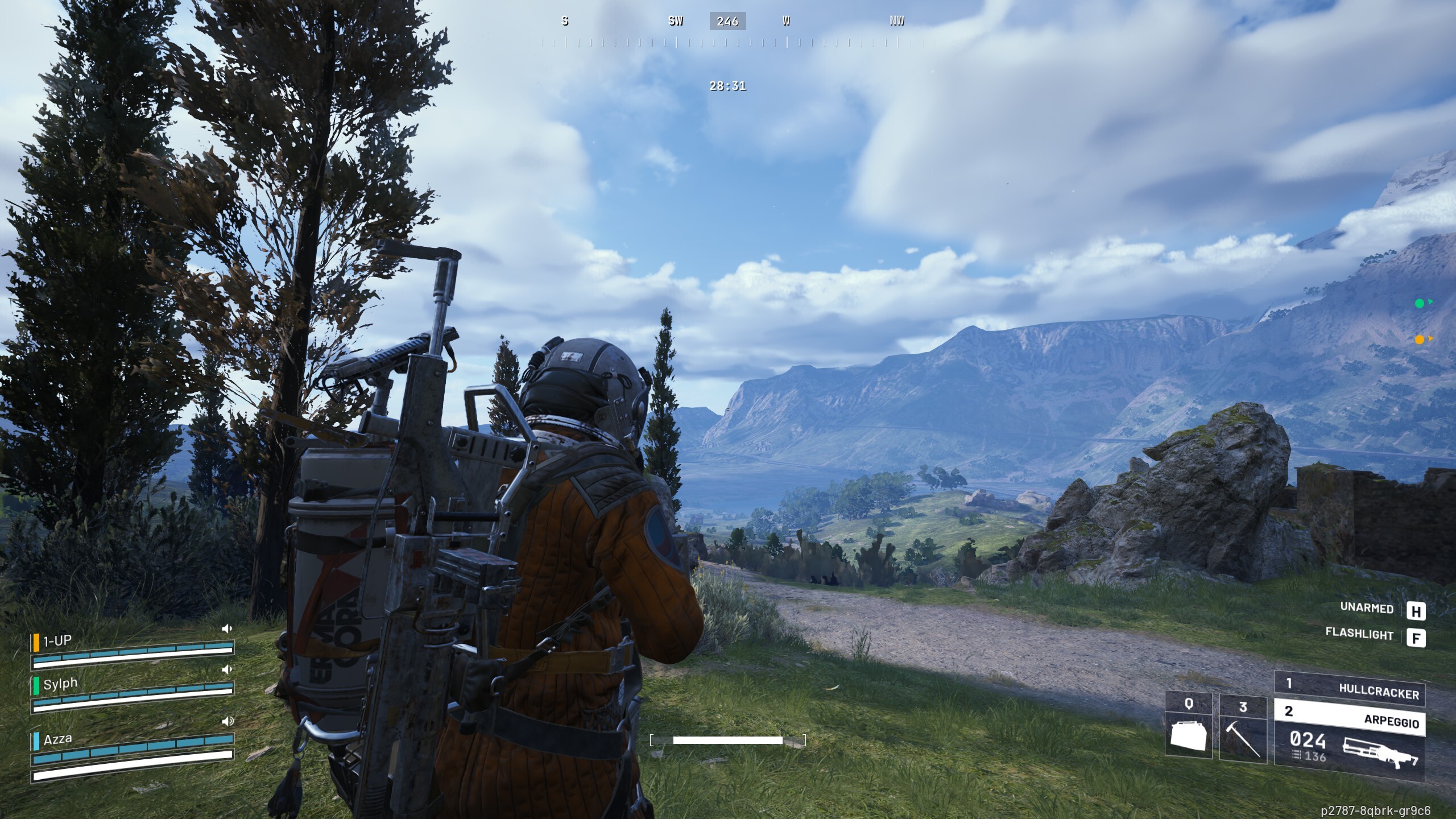Image resolution: width=1456 pixels, height=819 pixels.
Task: Expand the orange status dot on right edge
Action: tap(1420, 340)
